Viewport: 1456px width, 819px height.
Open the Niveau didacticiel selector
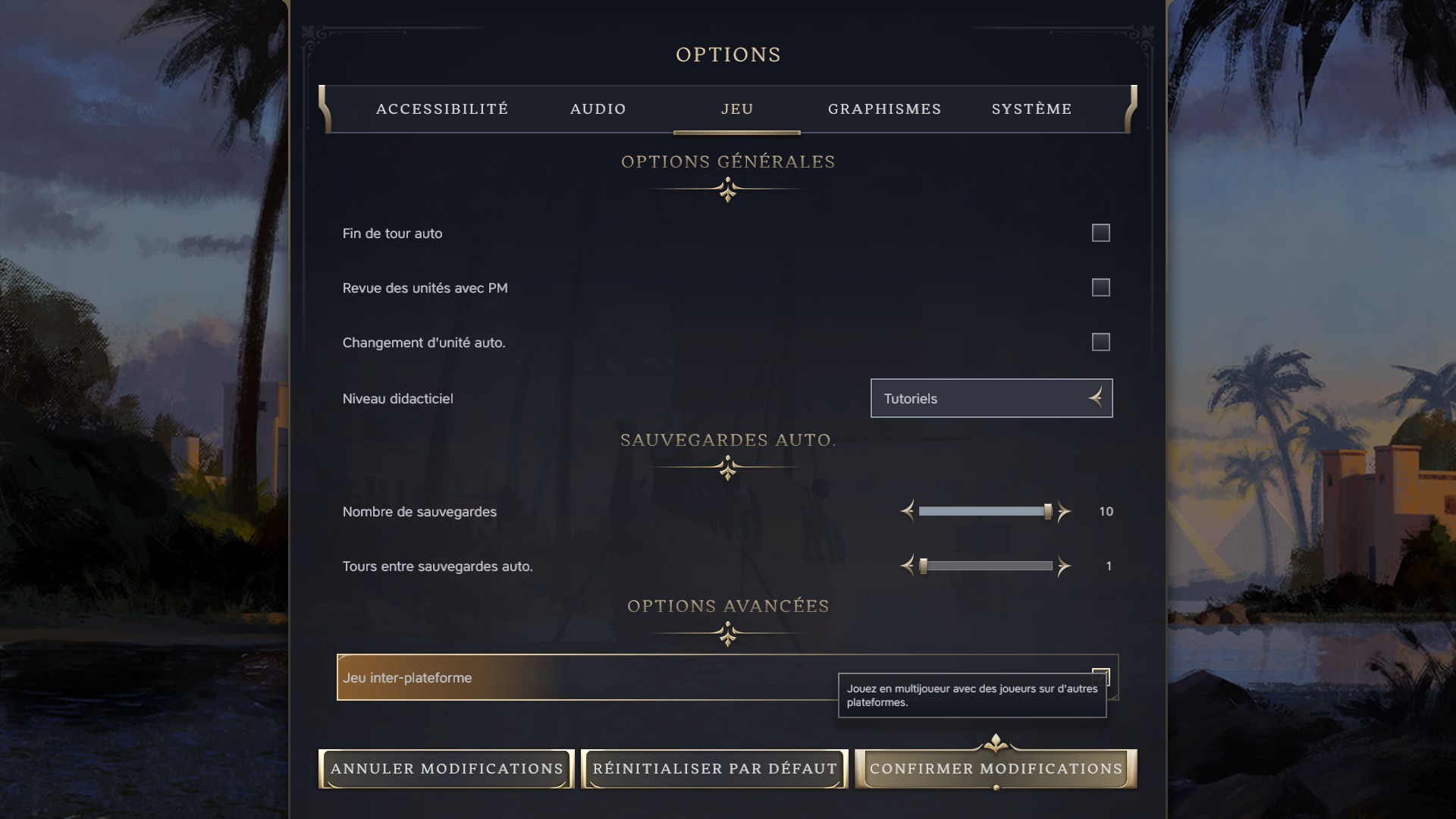pyautogui.click(x=991, y=398)
